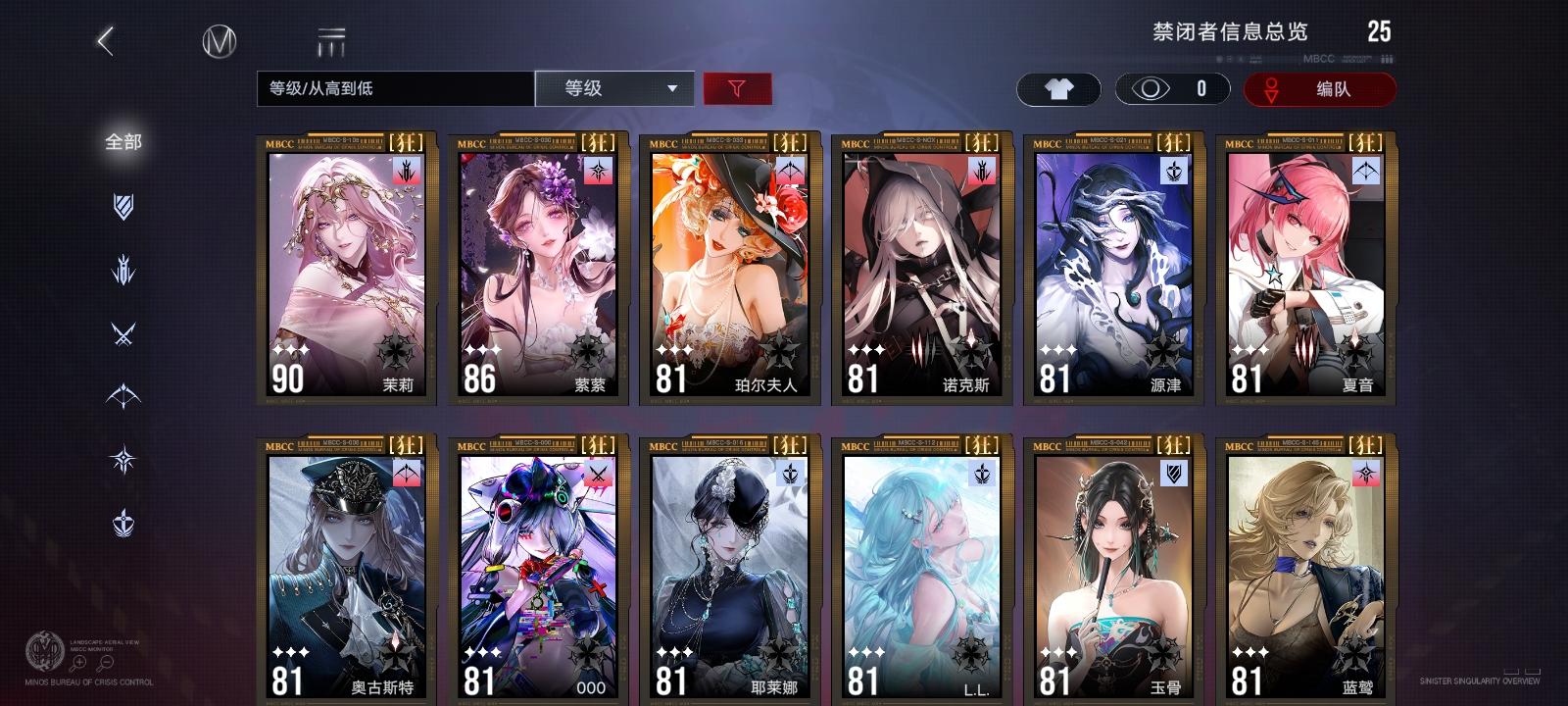Open the 等级/从高到低 sort selector
The width and height of the screenshot is (1568, 706).
(390, 89)
